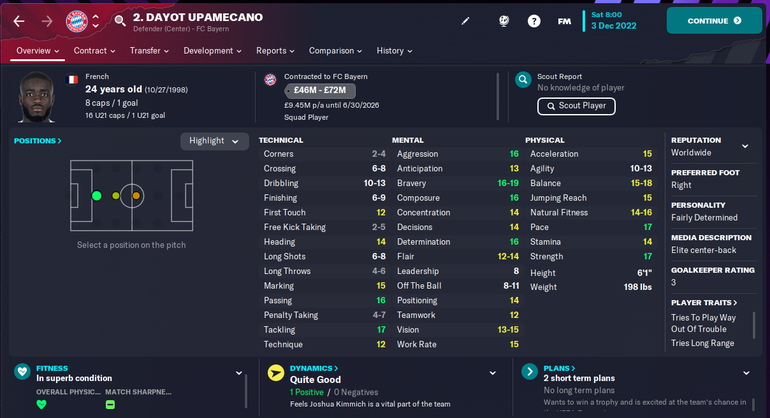The height and width of the screenshot is (418, 770).
Task: Expand the Reputation dropdown arrow
Action: (x=744, y=146)
